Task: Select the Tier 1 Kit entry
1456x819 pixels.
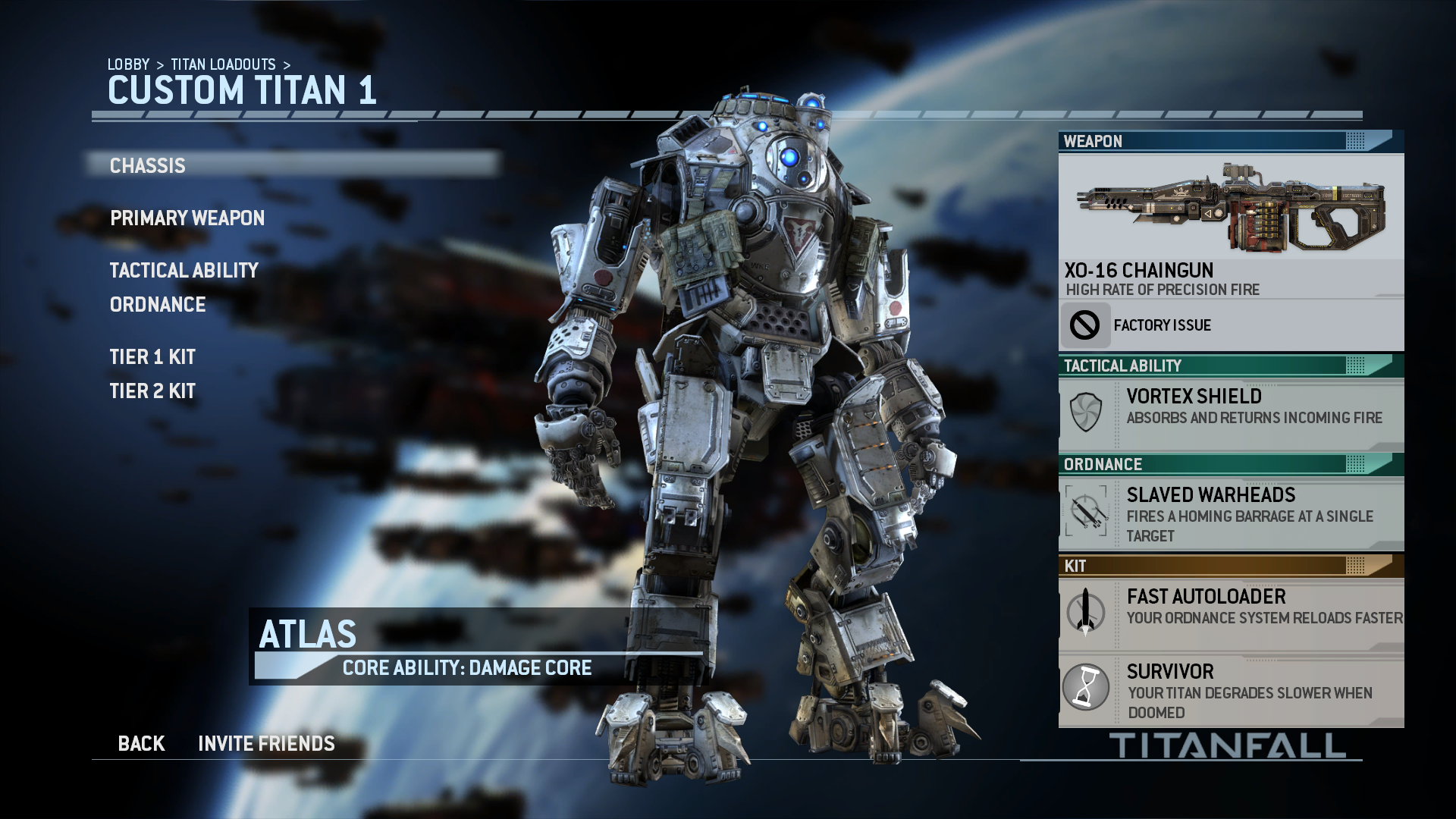Action: 152,357
